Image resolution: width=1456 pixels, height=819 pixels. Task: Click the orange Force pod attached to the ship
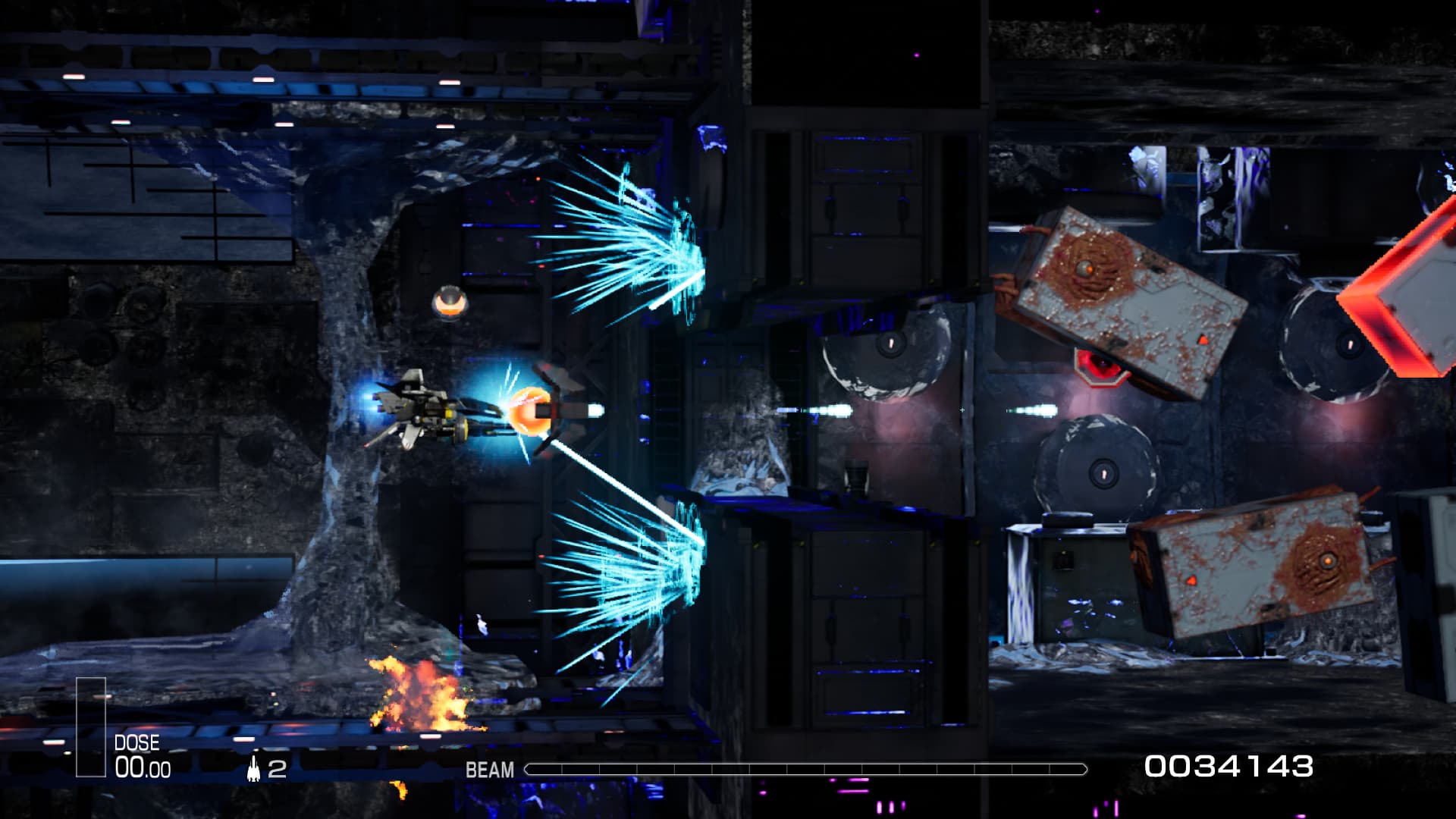pos(531,409)
